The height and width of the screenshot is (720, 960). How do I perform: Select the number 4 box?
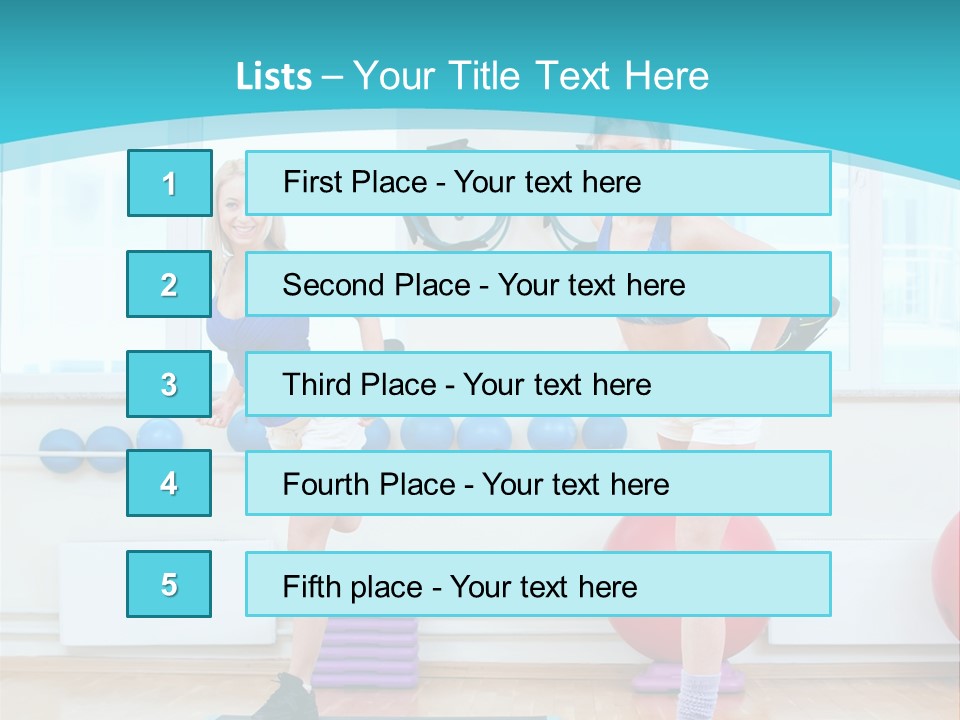pyautogui.click(x=170, y=484)
